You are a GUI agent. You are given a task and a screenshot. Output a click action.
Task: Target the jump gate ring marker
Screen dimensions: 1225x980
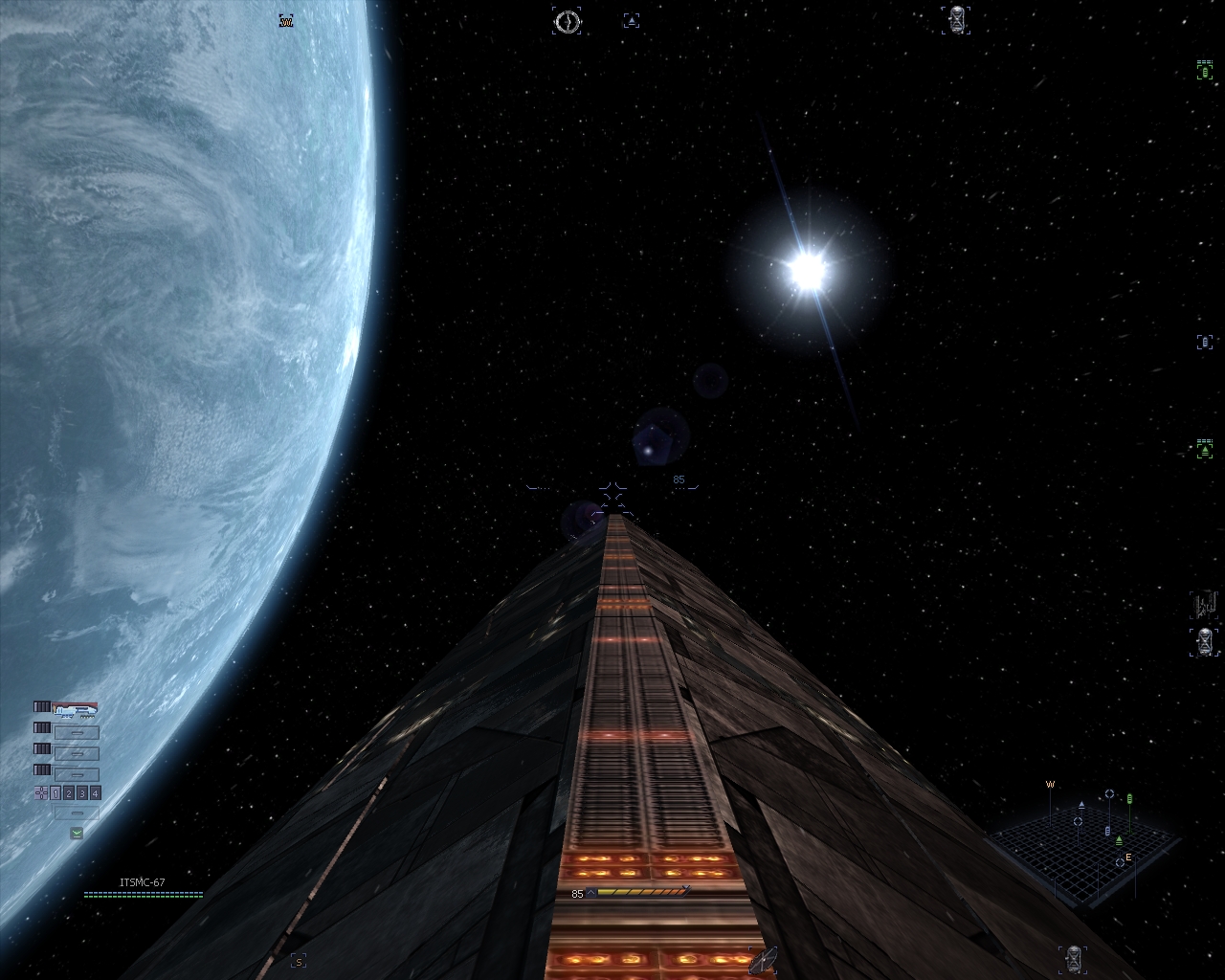(567, 21)
